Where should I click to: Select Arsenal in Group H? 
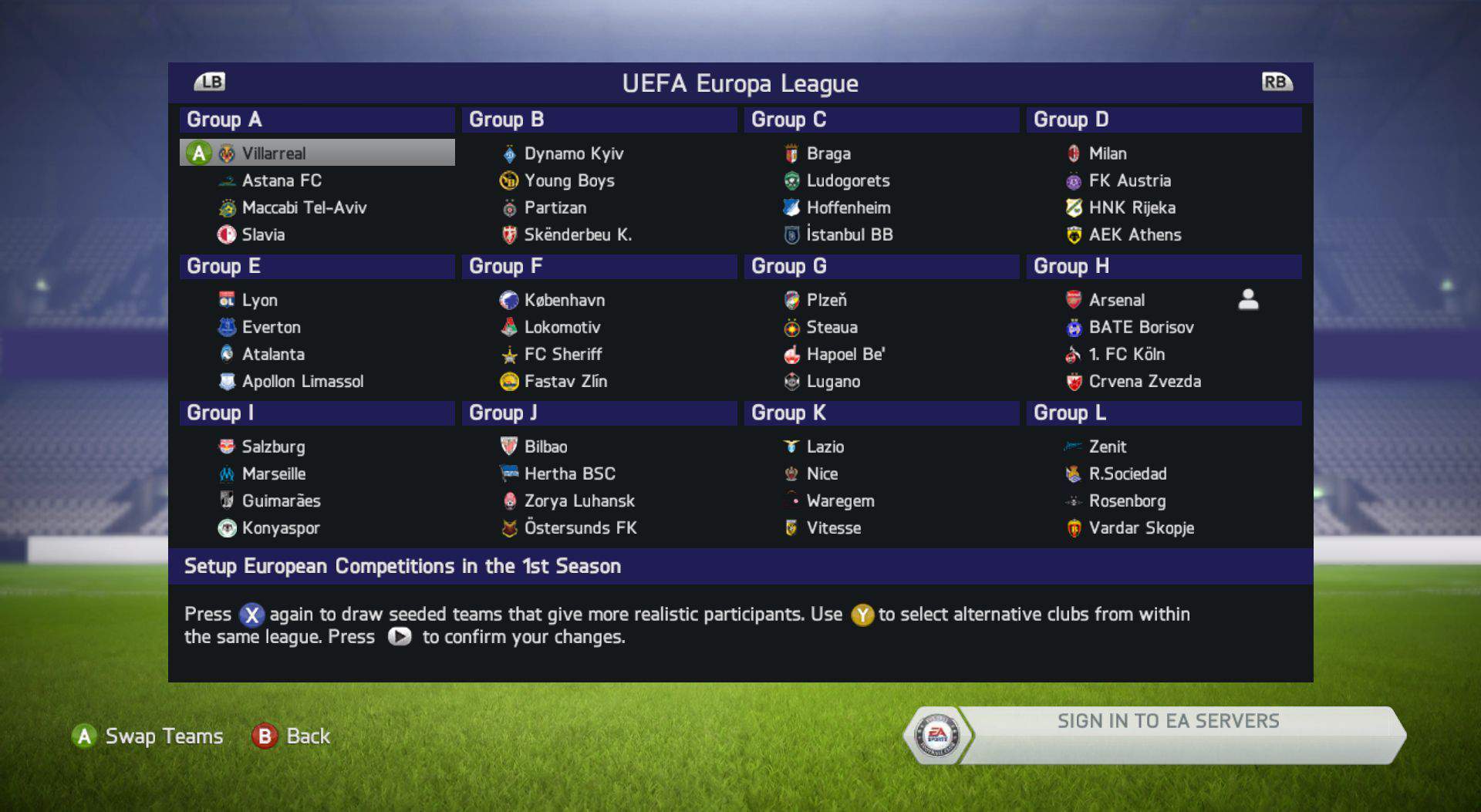pyautogui.click(x=1116, y=300)
